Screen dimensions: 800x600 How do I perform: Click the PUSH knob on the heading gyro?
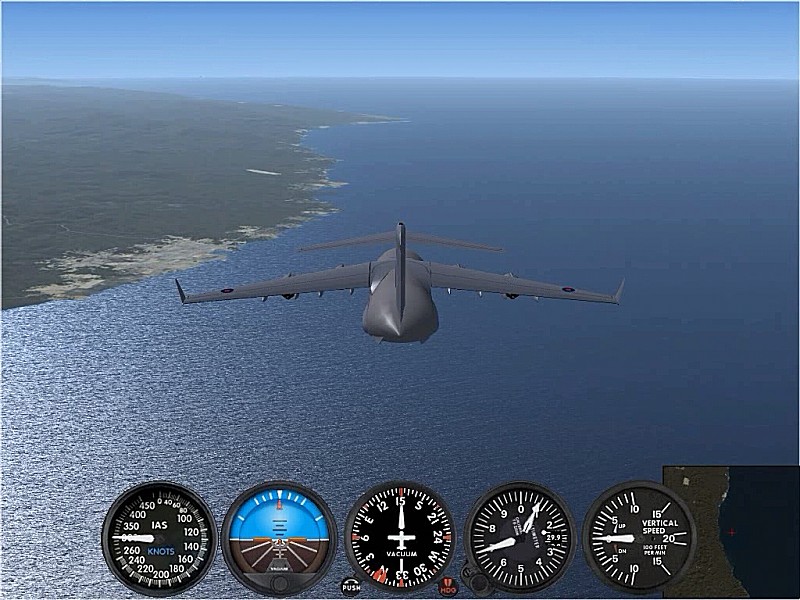tap(351, 586)
